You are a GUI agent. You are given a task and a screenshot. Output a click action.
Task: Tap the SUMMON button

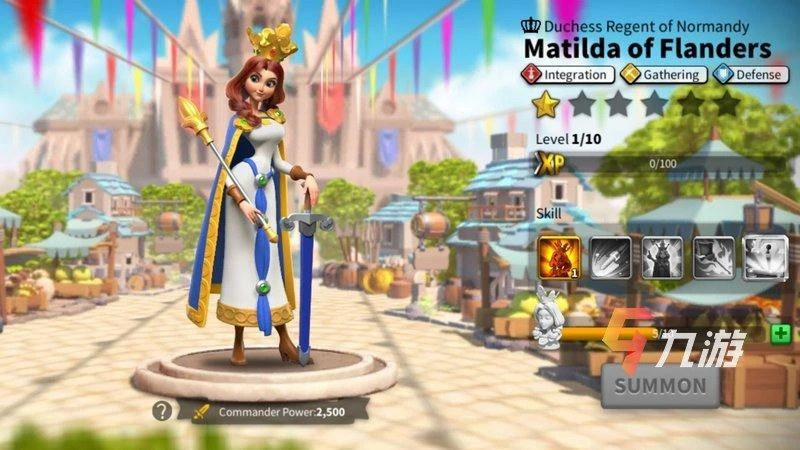[x=660, y=386]
